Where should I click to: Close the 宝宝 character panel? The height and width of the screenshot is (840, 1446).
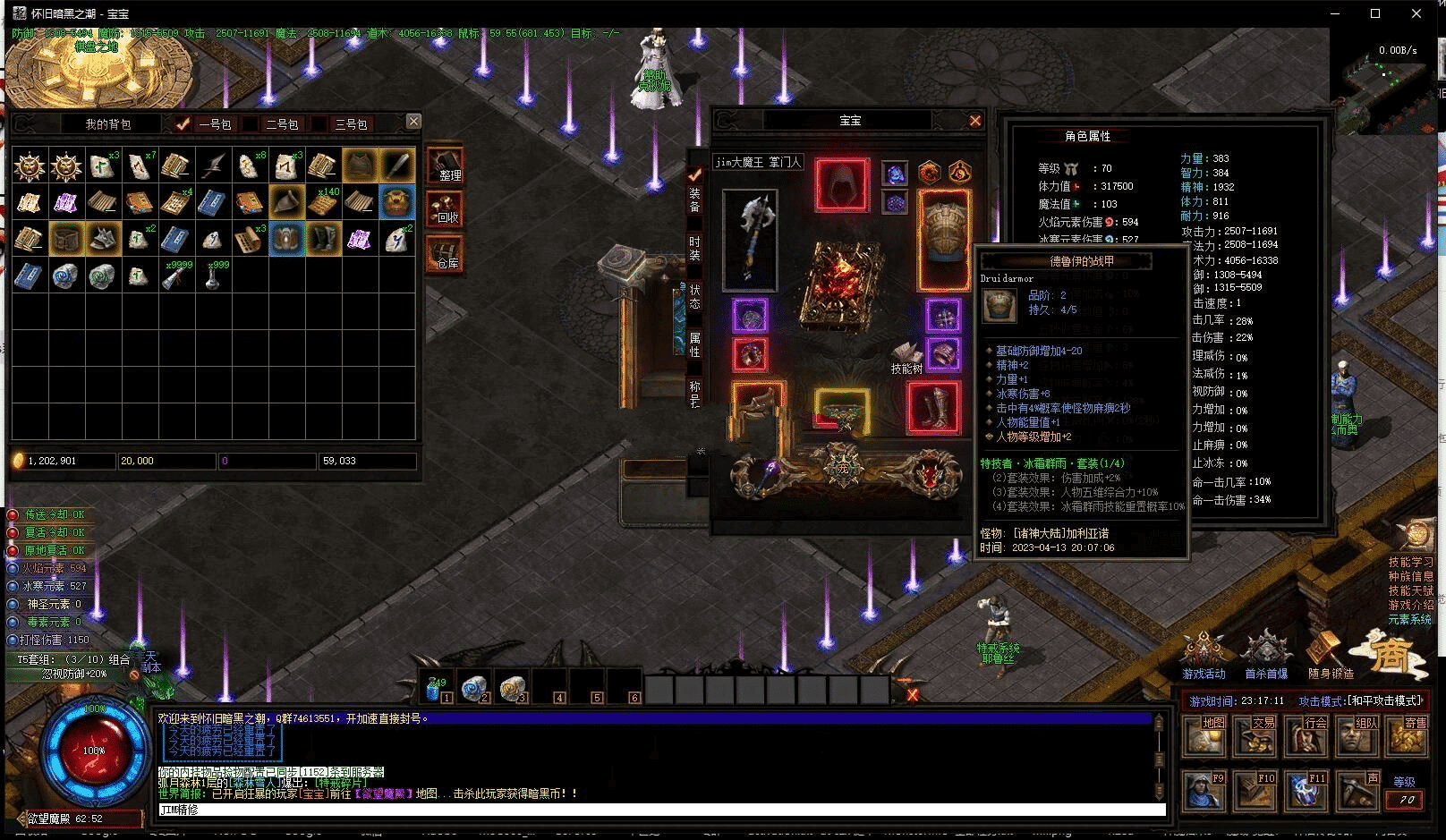click(975, 120)
